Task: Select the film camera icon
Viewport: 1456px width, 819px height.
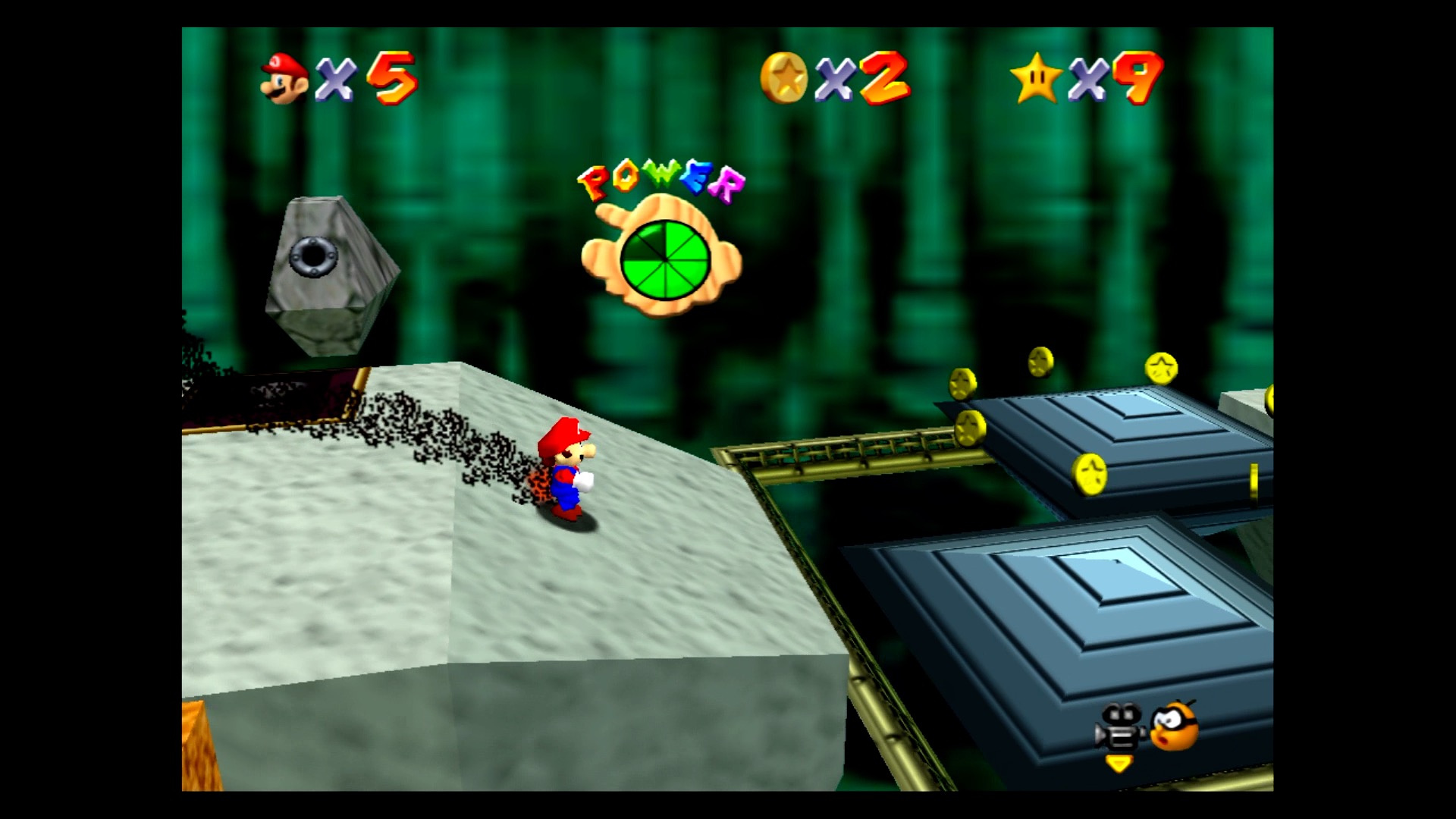Action: click(1120, 729)
